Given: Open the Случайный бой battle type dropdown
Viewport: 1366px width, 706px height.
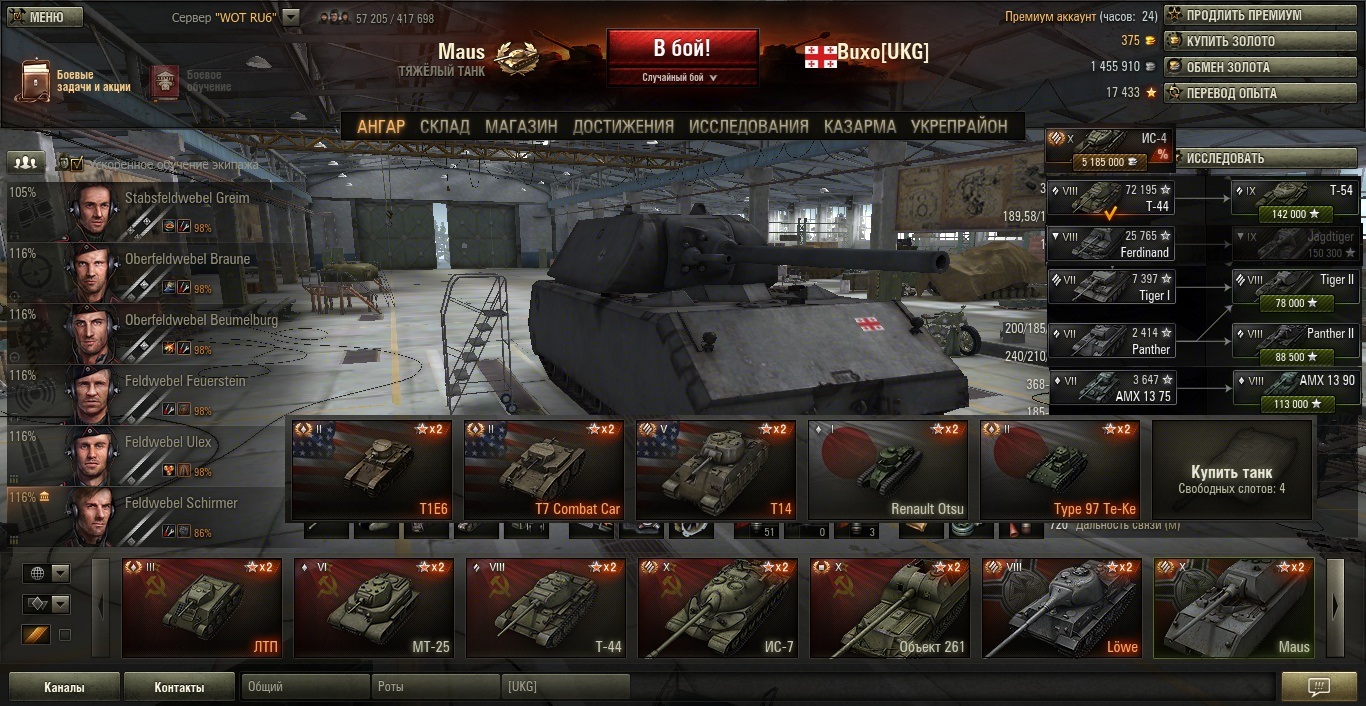Looking at the screenshot, I should pos(681,77).
